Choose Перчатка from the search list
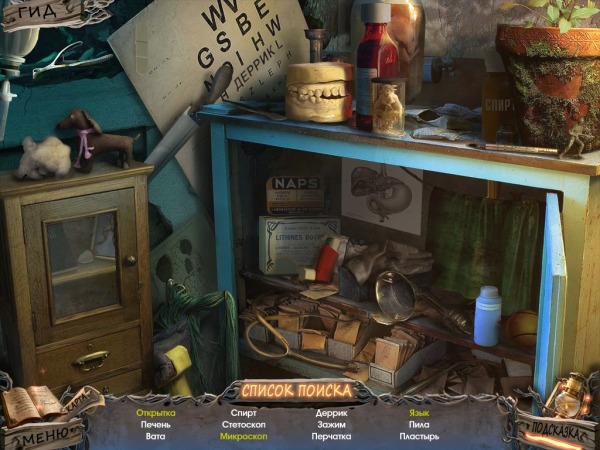The image size is (600, 450). pyautogui.click(x=331, y=436)
